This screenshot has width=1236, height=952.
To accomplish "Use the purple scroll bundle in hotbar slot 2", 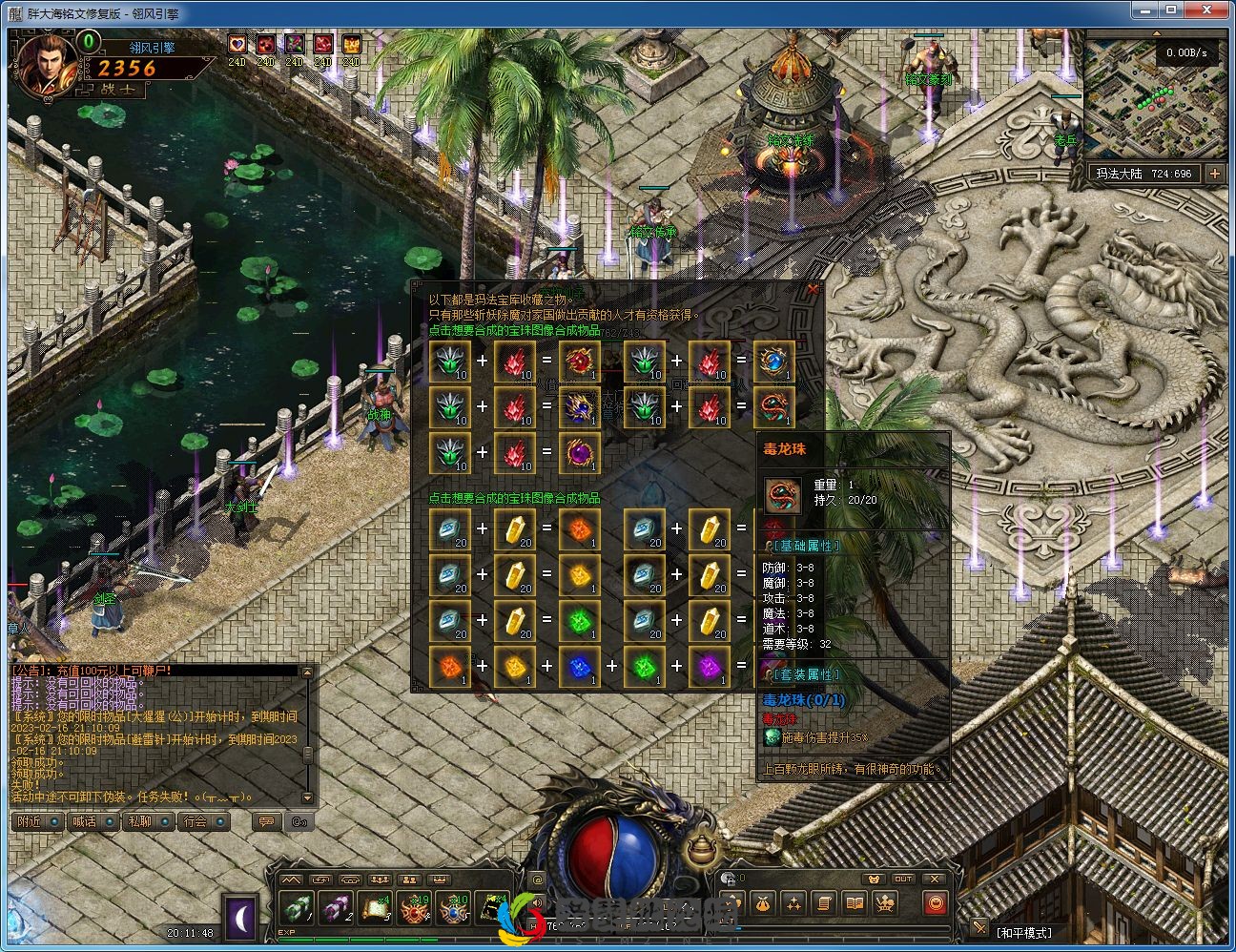I will [x=337, y=909].
